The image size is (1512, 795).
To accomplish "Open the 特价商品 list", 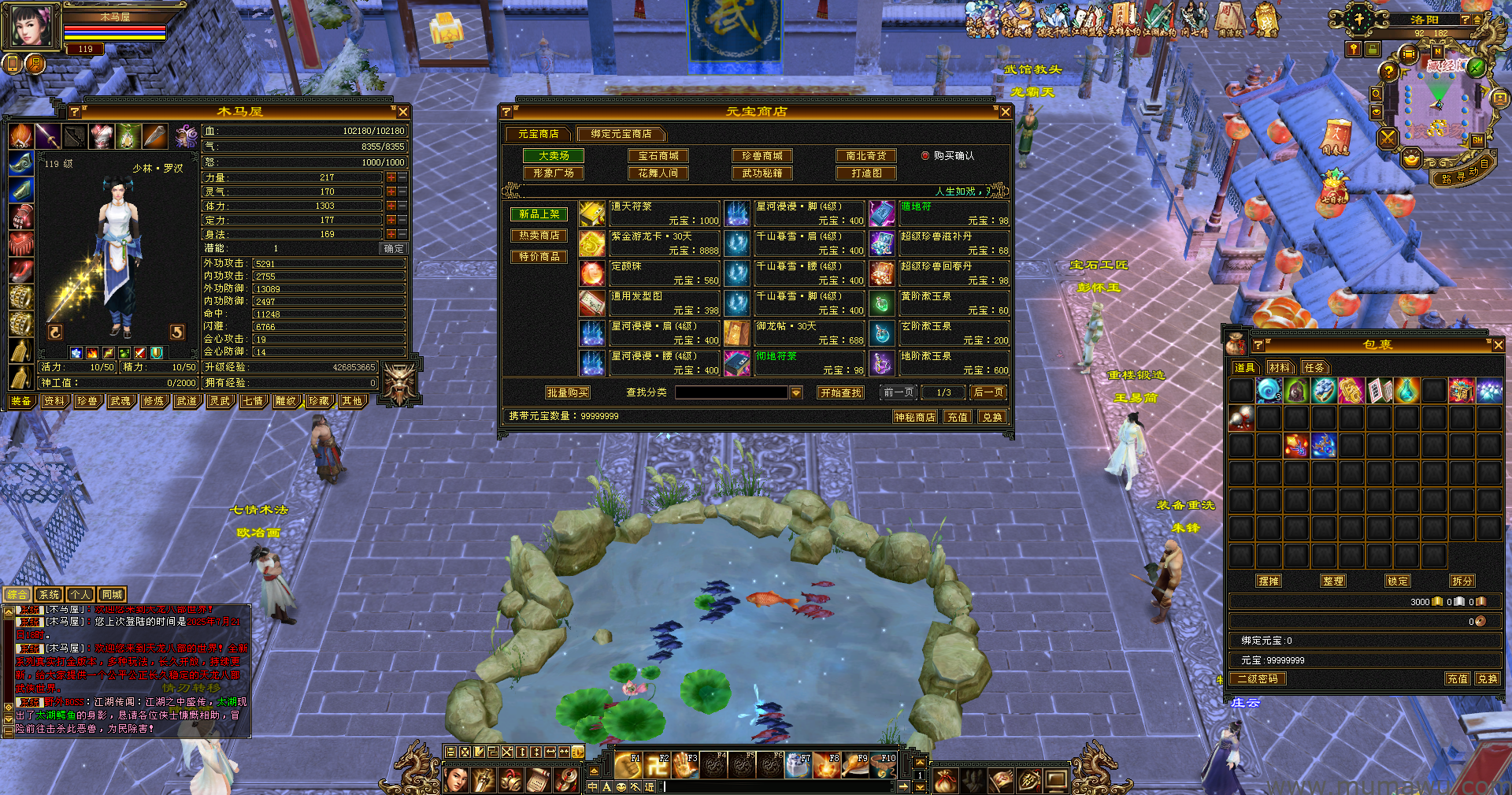I will (539, 257).
